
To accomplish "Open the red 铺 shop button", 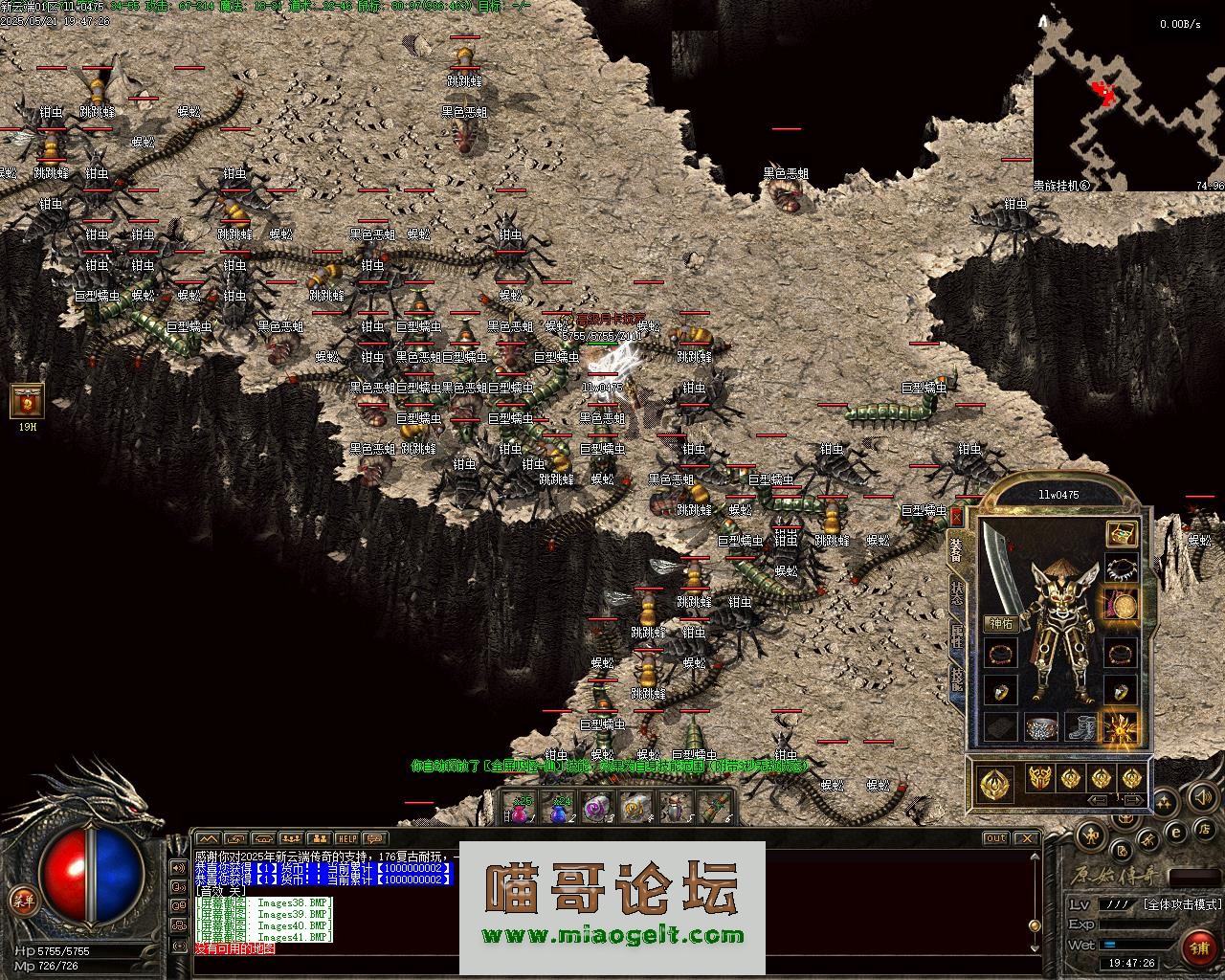I will (1198, 947).
